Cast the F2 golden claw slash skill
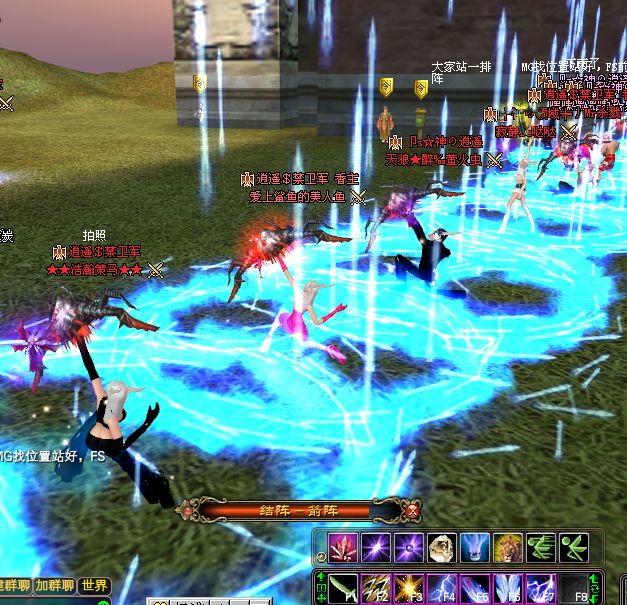The height and width of the screenshot is (605, 627). (x=376, y=587)
